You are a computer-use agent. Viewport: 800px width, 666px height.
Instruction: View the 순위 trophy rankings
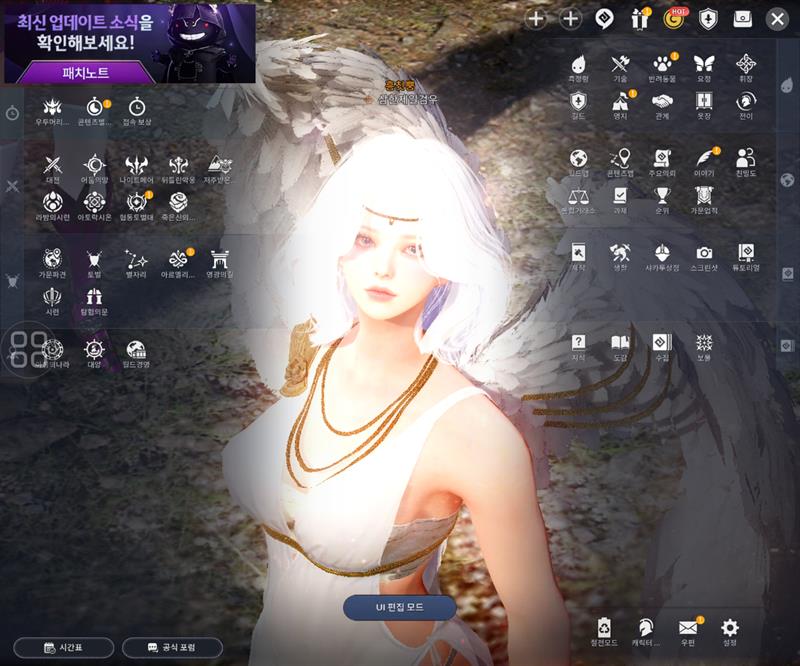coord(662,198)
